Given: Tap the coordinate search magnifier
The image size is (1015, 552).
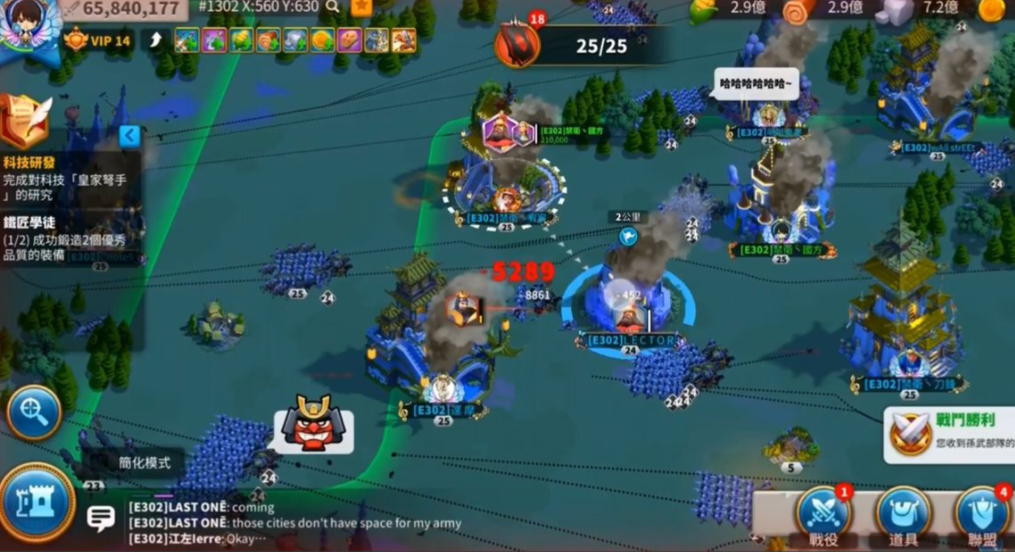Looking at the screenshot, I should tap(332, 7).
